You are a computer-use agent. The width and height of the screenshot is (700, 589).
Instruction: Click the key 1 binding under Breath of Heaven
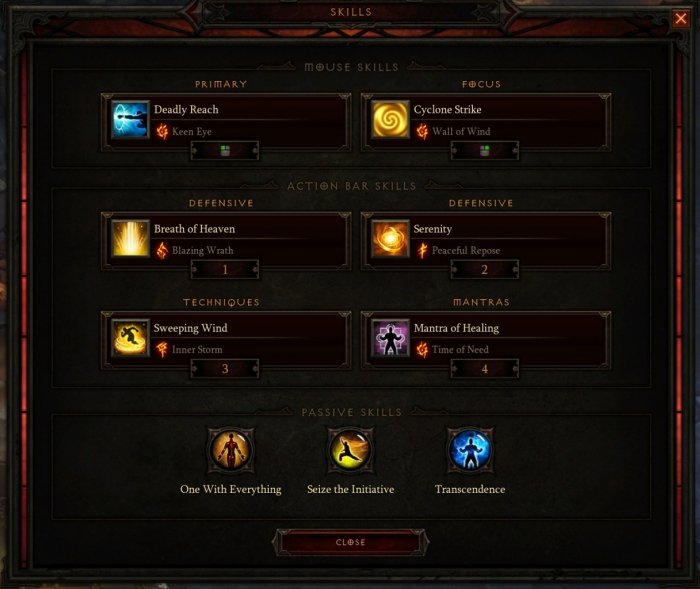pos(225,269)
